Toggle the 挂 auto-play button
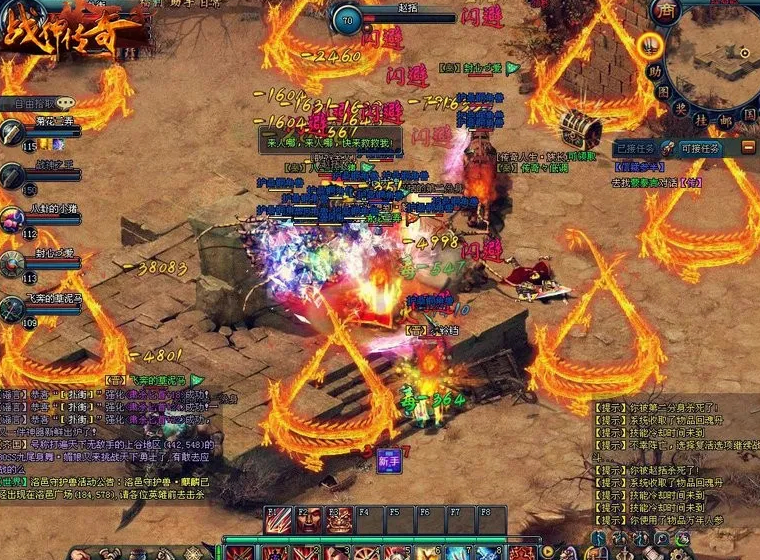 [x=703, y=118]
